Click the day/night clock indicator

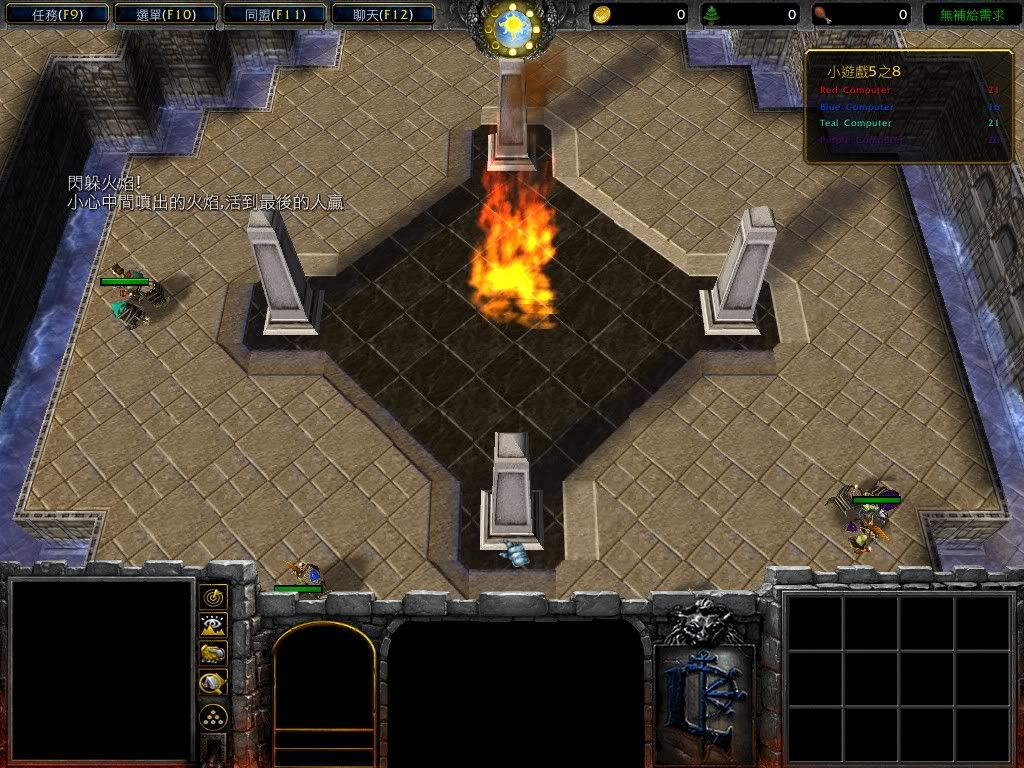pyautogui.click(x=511, y=28)
